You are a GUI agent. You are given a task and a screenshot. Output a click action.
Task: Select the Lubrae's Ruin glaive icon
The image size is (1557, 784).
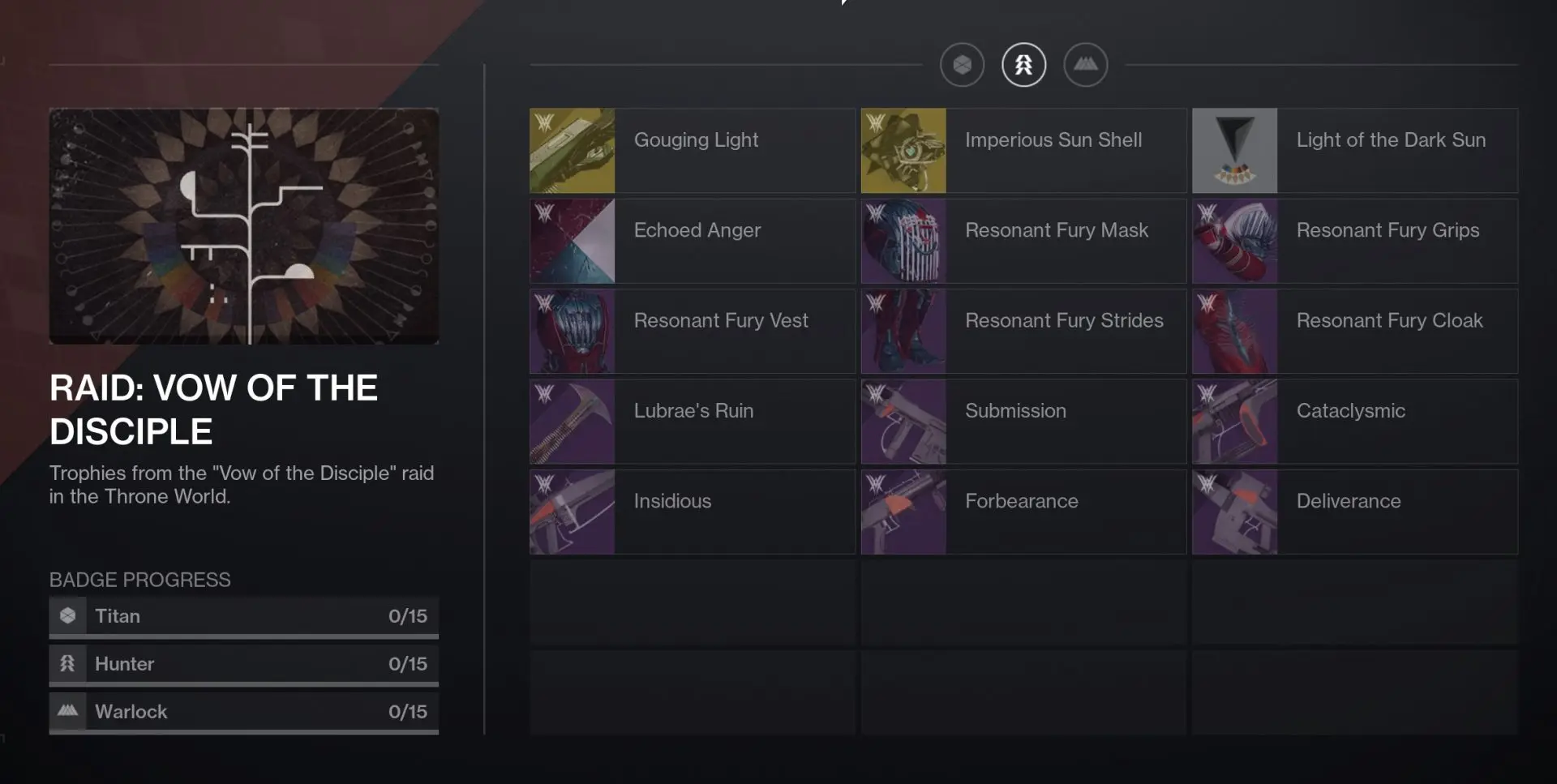coord(572,422)
